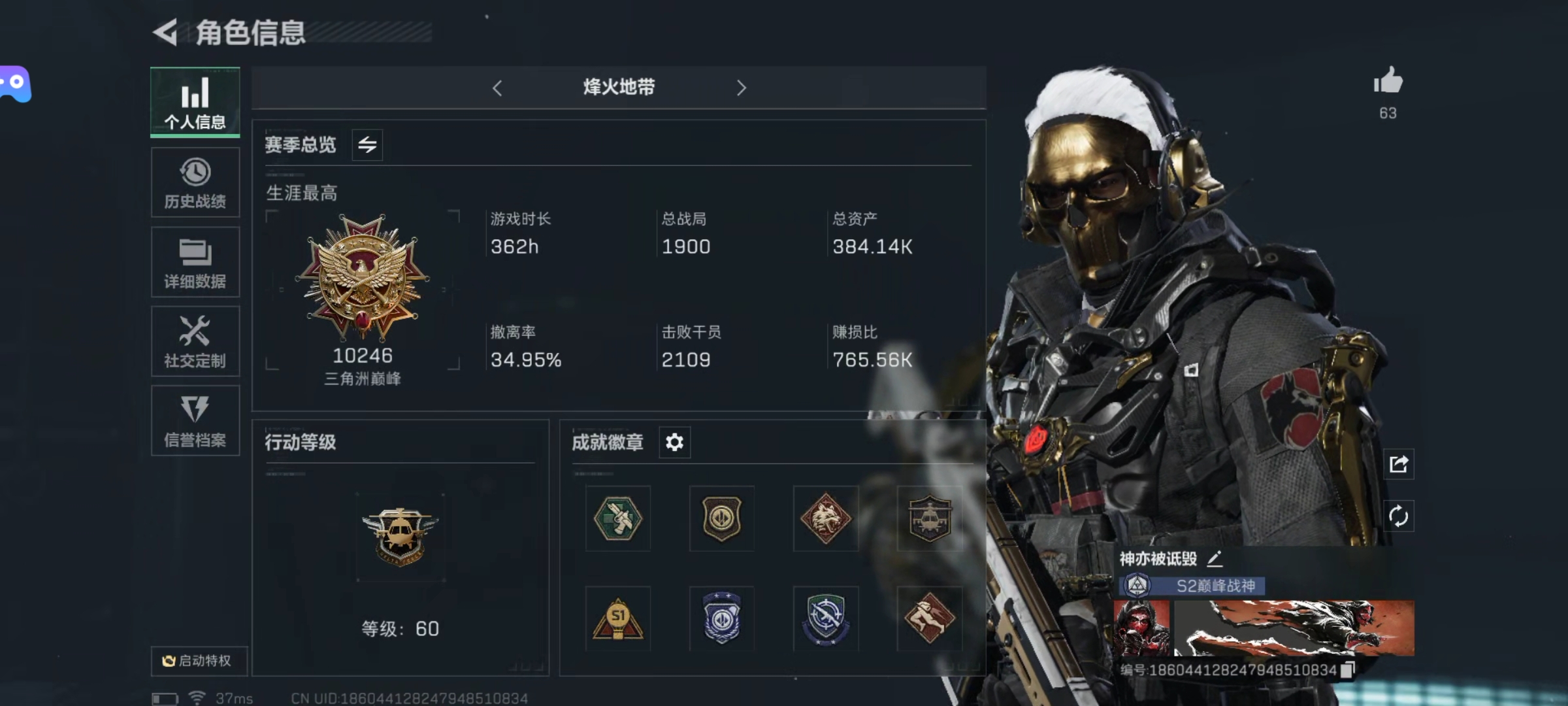This screenshot has height=706, width=1568.
Task: Open 社交定制 settings
Action: pyautogui.click(x=195, y=341)
